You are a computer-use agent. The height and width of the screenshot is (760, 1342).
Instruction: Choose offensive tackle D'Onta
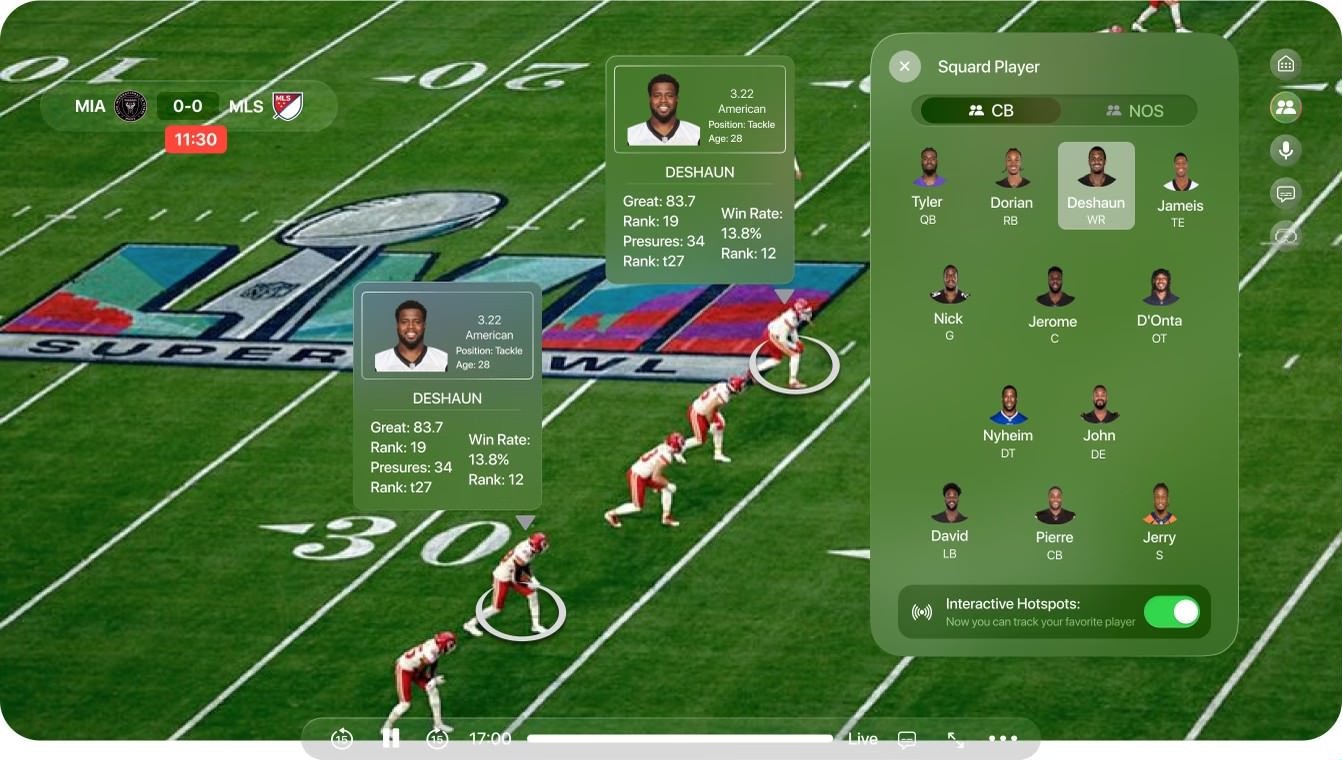click(1159, 304)
